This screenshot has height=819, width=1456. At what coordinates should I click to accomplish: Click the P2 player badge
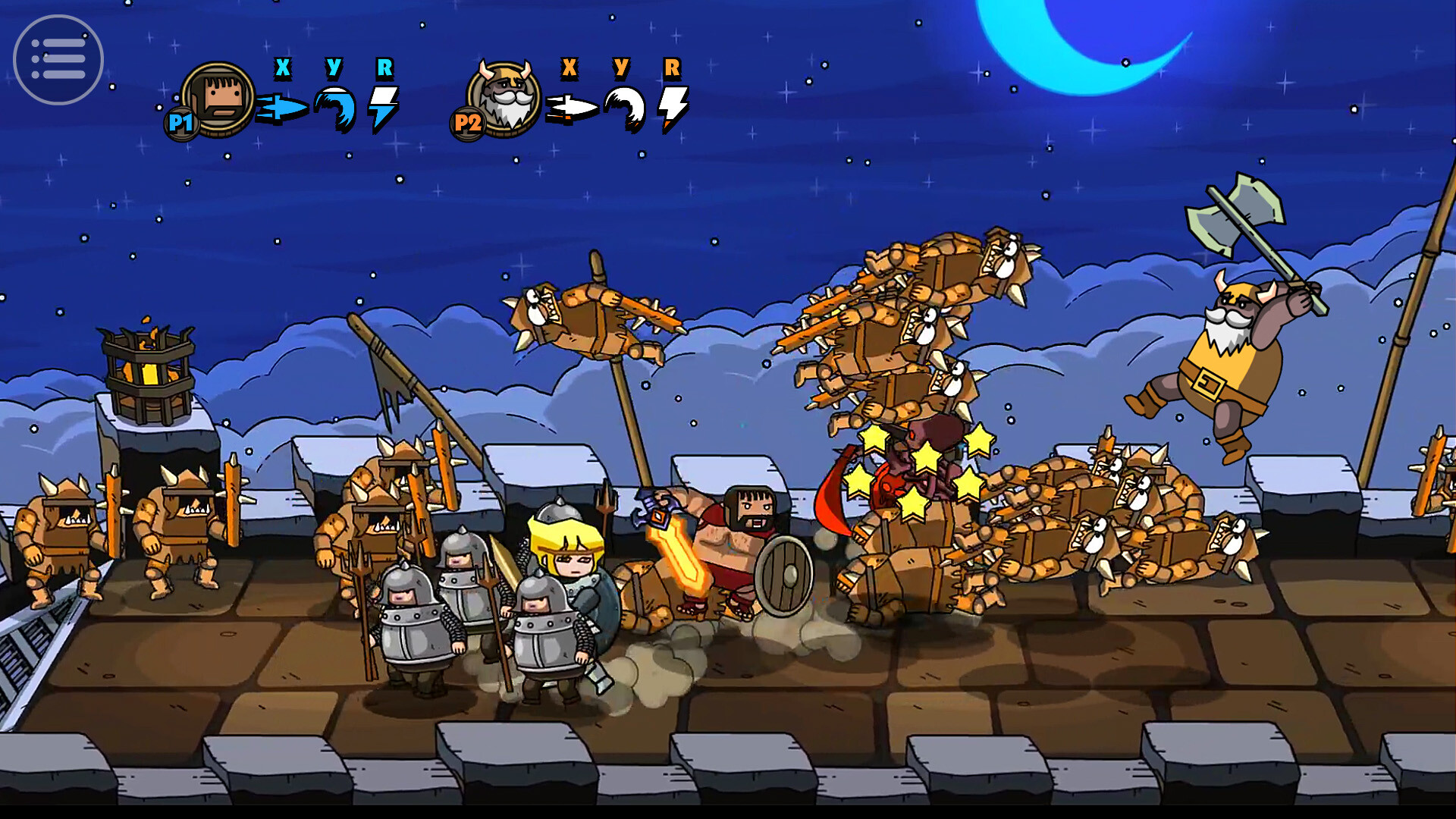coord(469,121)
